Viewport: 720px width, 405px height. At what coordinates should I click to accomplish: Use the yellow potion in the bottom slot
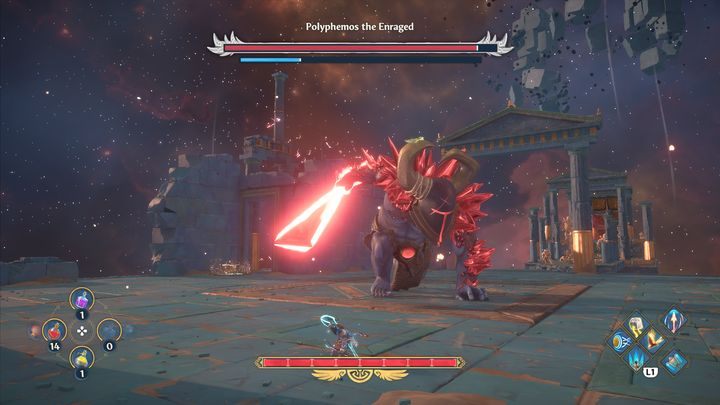[82, 360]
